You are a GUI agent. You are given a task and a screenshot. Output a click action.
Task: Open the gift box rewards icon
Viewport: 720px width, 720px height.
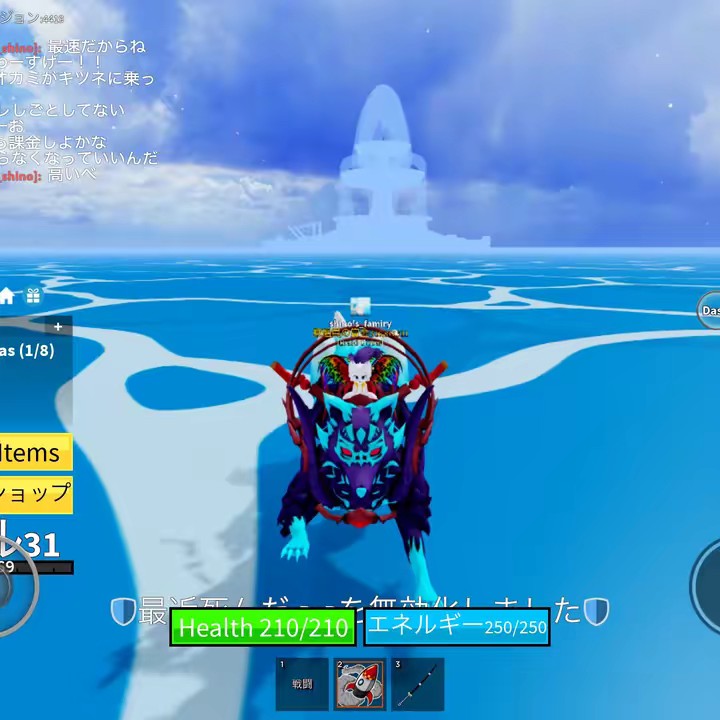33,296
